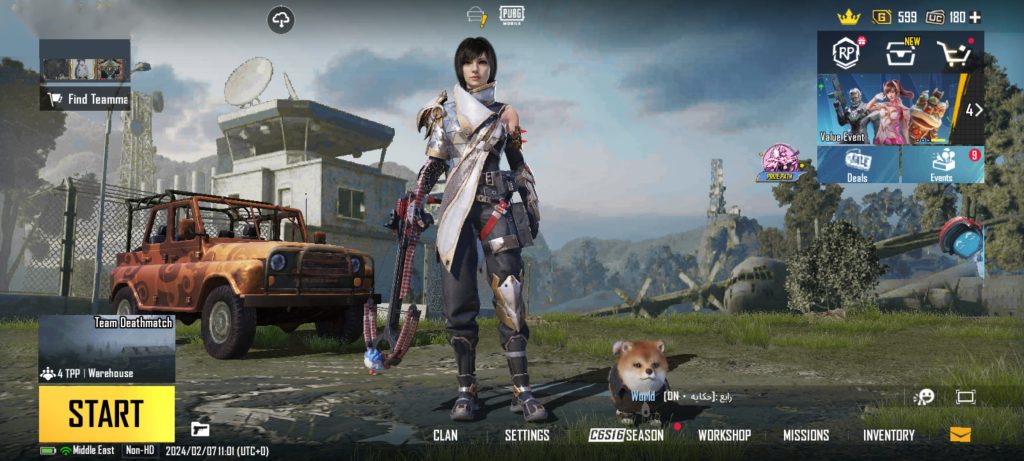Open the yellow mail envelope
The width and height of the screenshot is (1024, 461).
tap(960, 434)
